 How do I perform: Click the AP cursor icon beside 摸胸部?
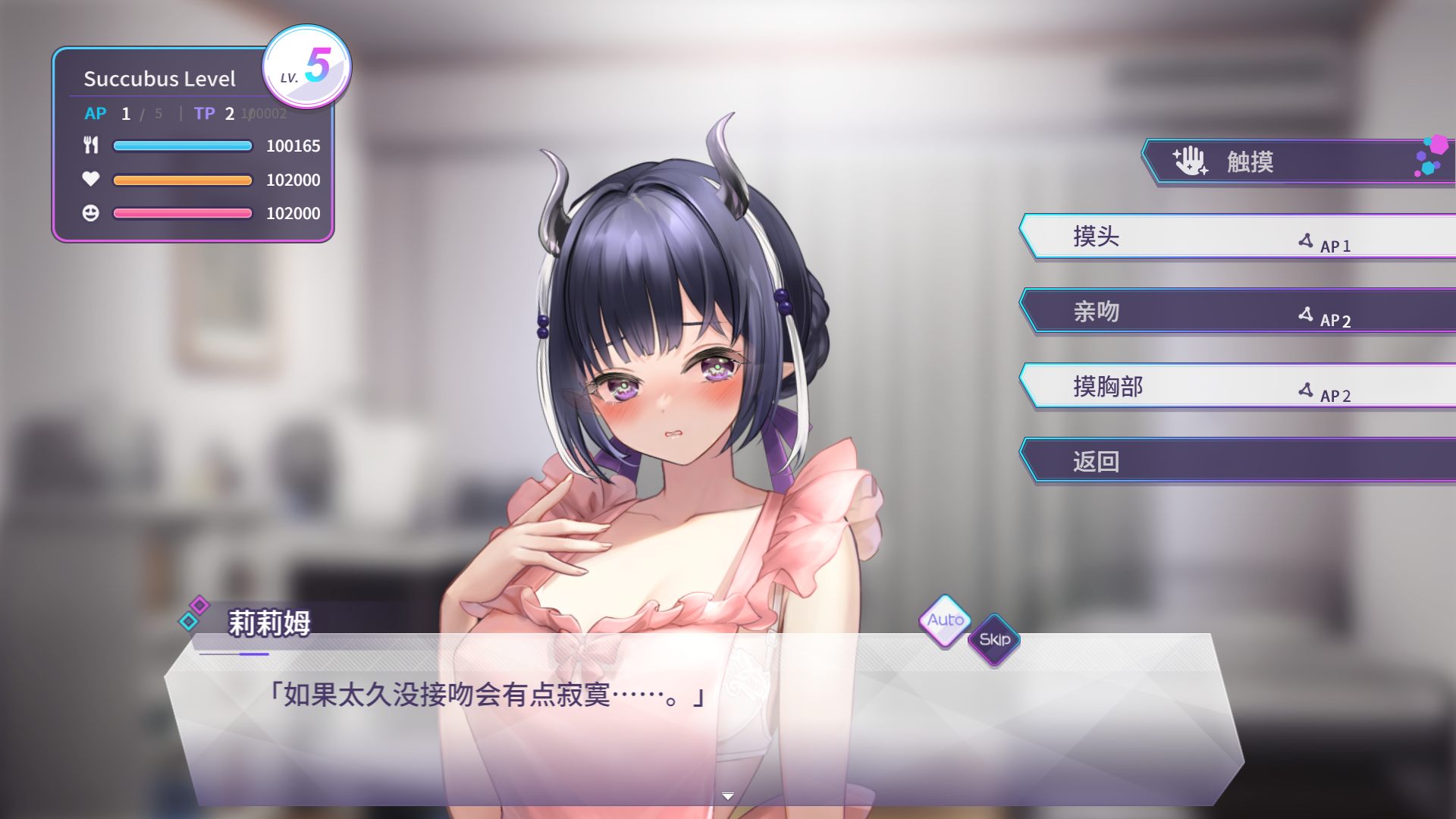[1304, 390]
